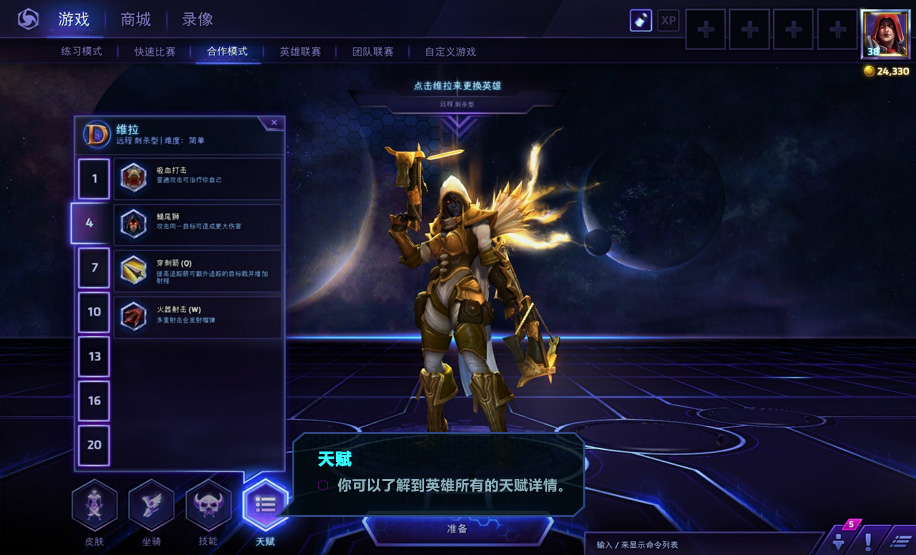Select the 自定义游戏 tab
This screenshot has width=916, height=555.
[x=450, y=52]
